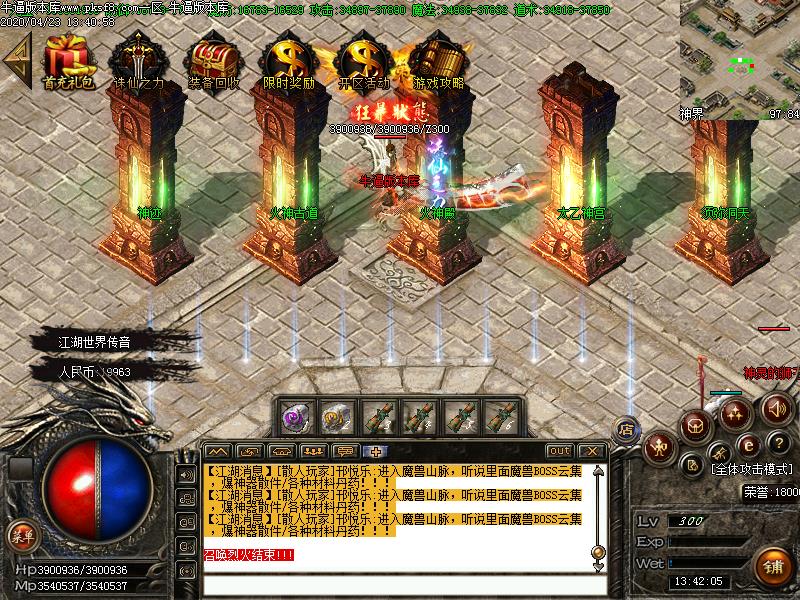Screen dimensions: 800x600
Task: Open the question mark help button
Action: [x=776, y=444]
